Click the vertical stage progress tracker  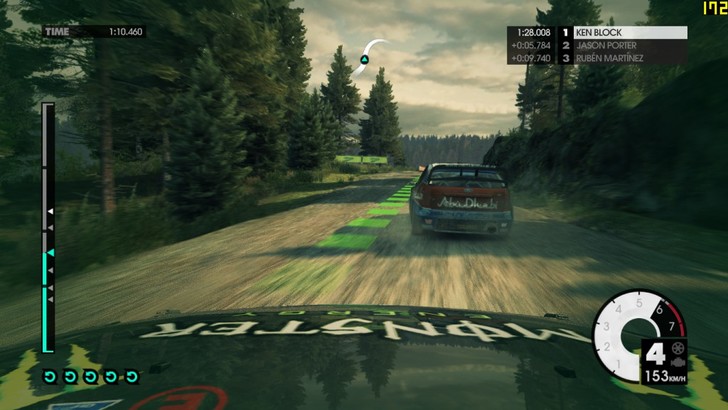pos(47,227)
